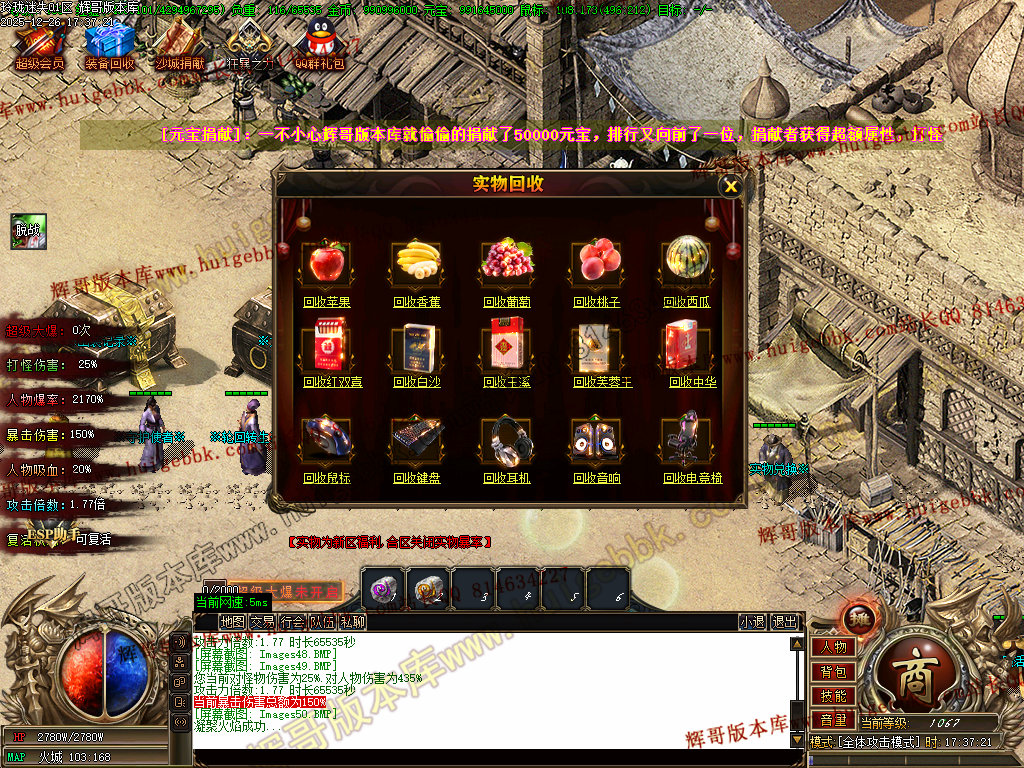Open the 沙城捐献 donation icon
The image size is (1024, 768).
[179, 44]
